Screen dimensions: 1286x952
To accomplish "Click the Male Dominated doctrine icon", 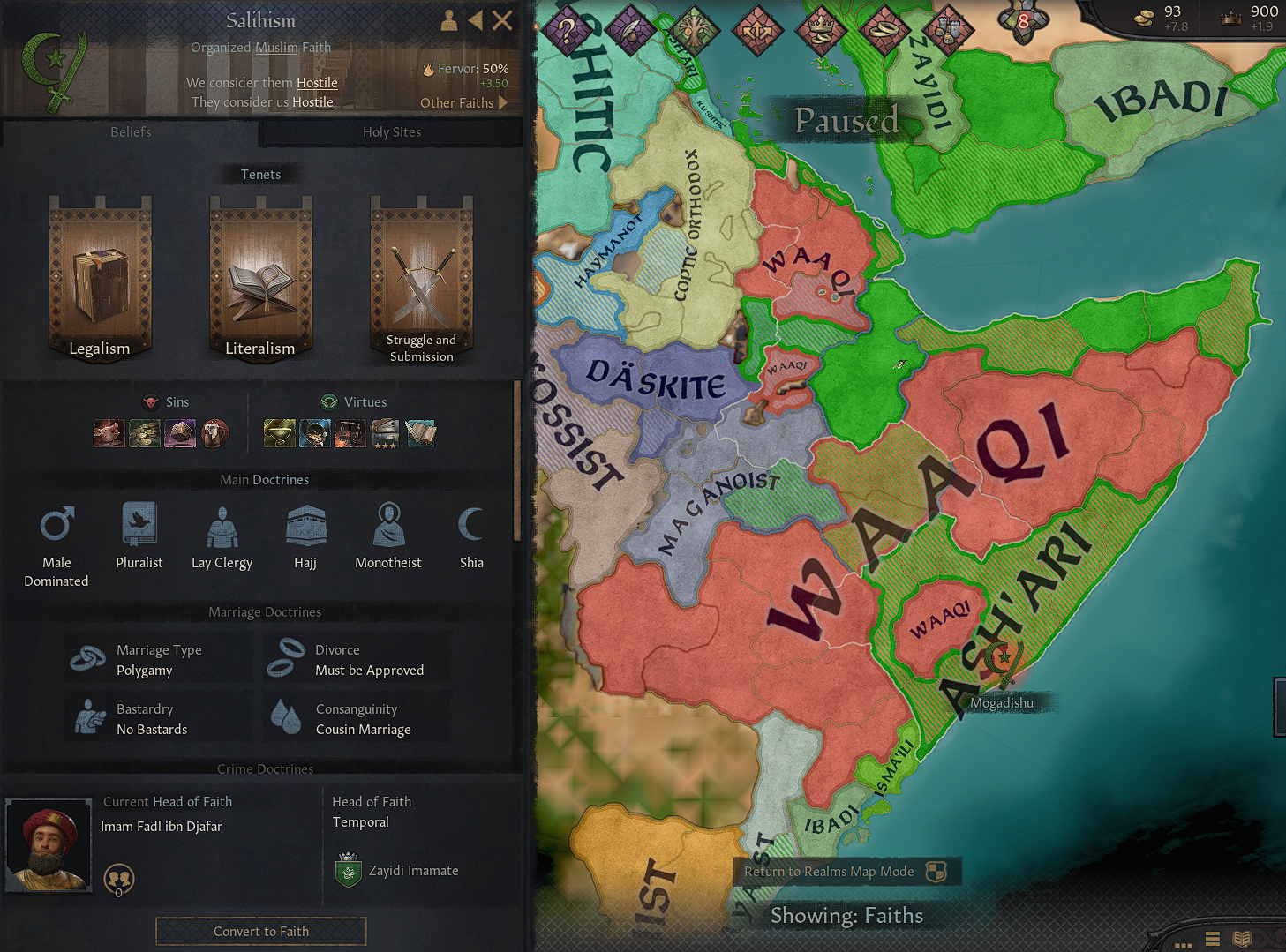I will point(56,523).
